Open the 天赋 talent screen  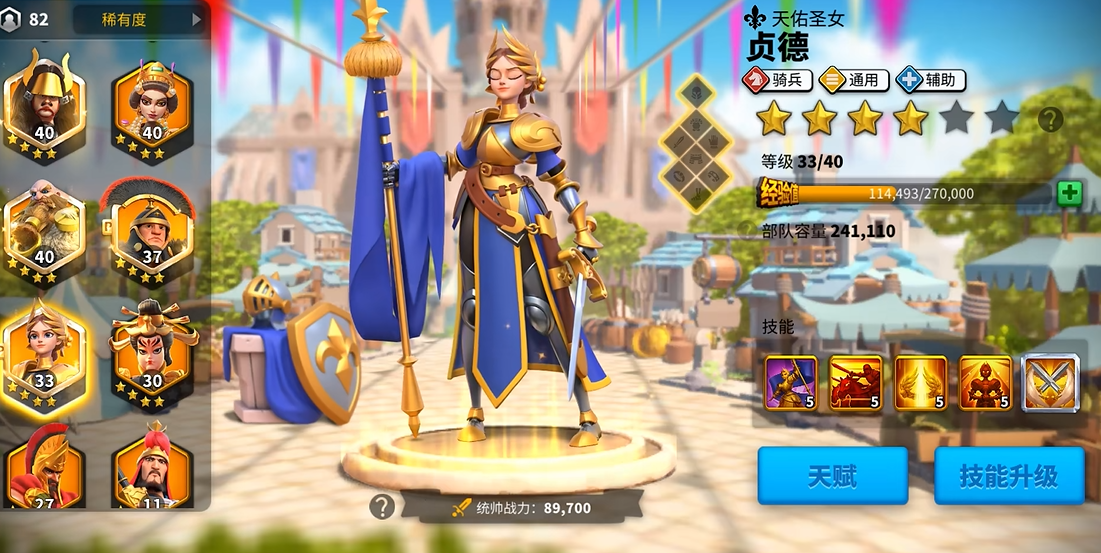(832, 476)
